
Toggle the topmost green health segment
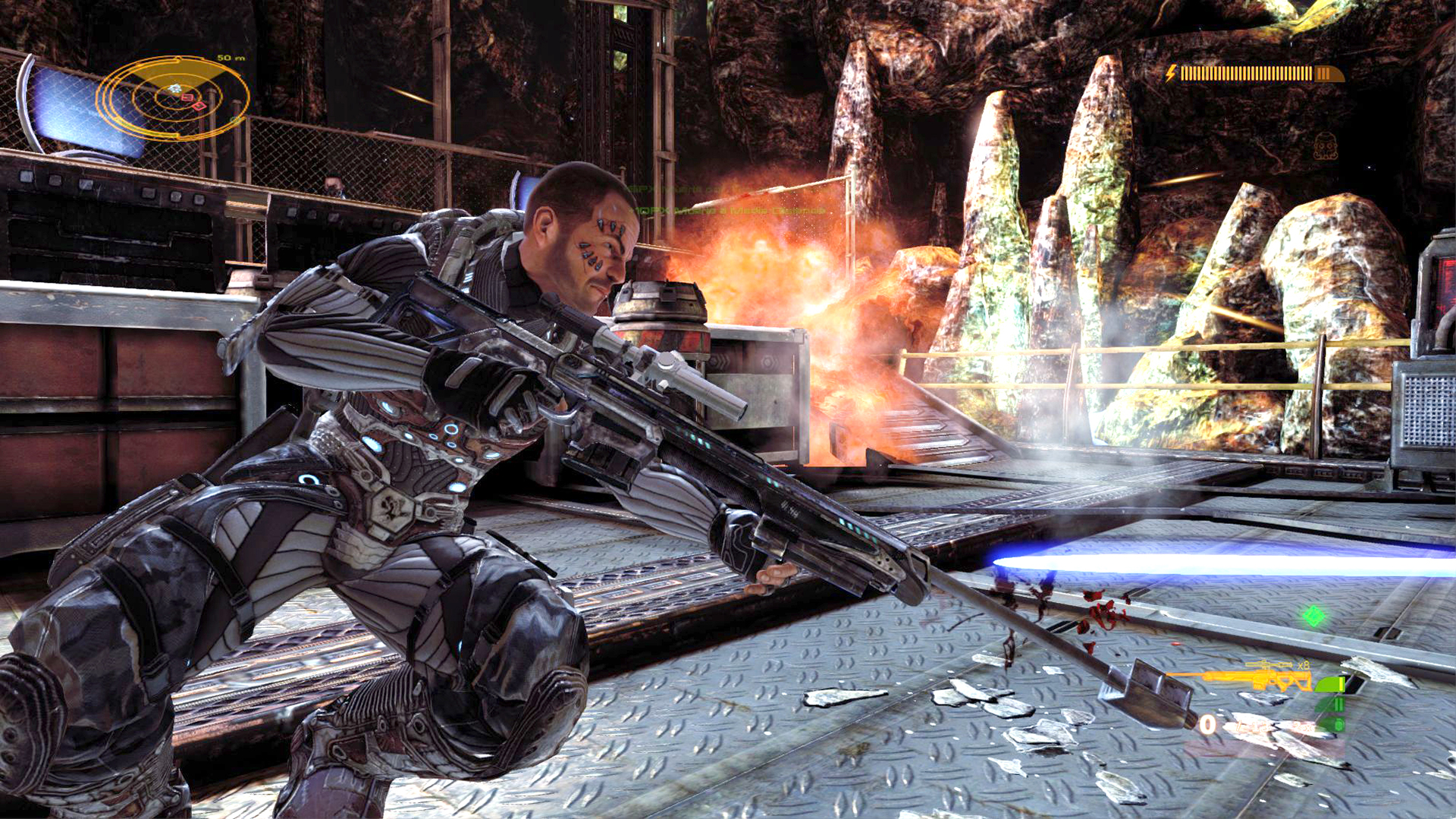tap(1329, 684)
